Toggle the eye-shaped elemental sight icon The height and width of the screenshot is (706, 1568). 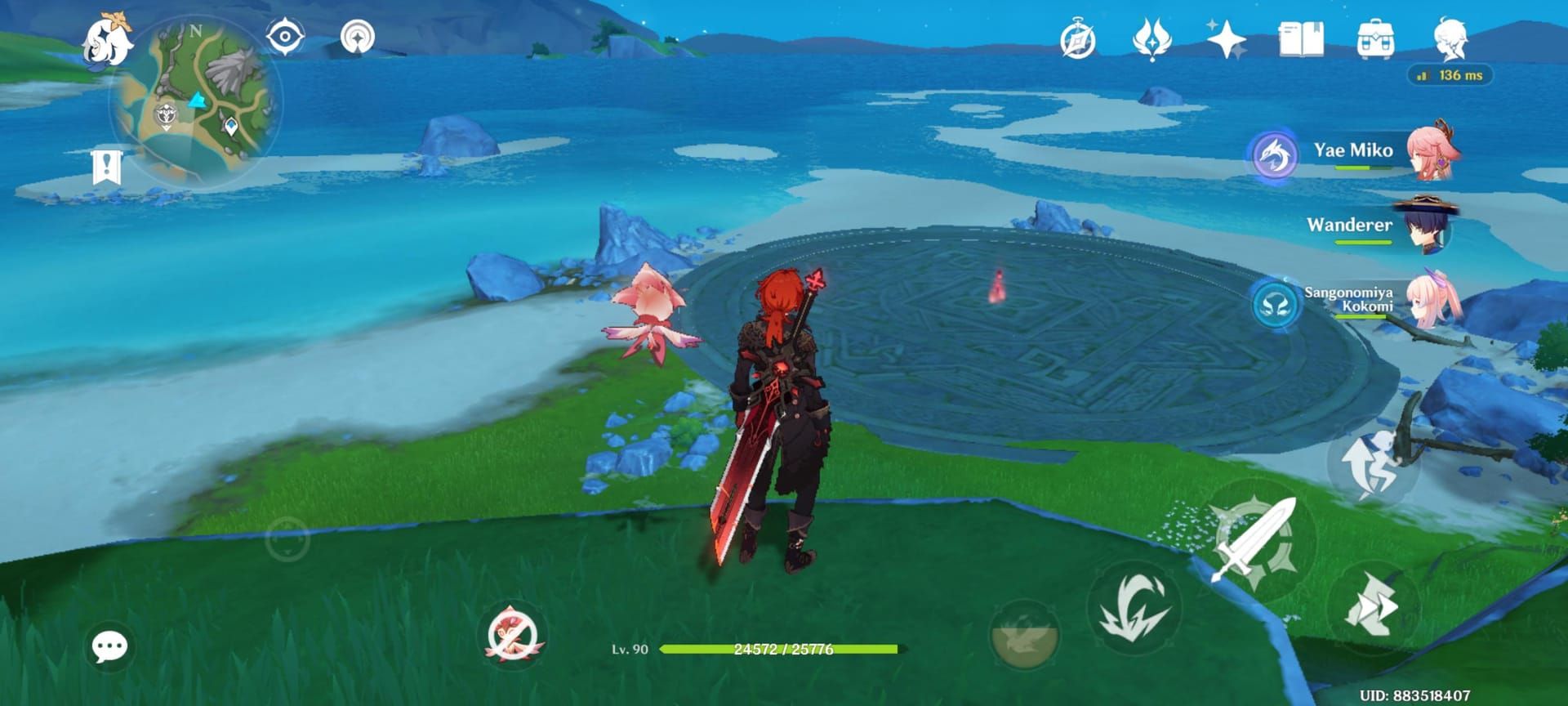coord(285,38)
